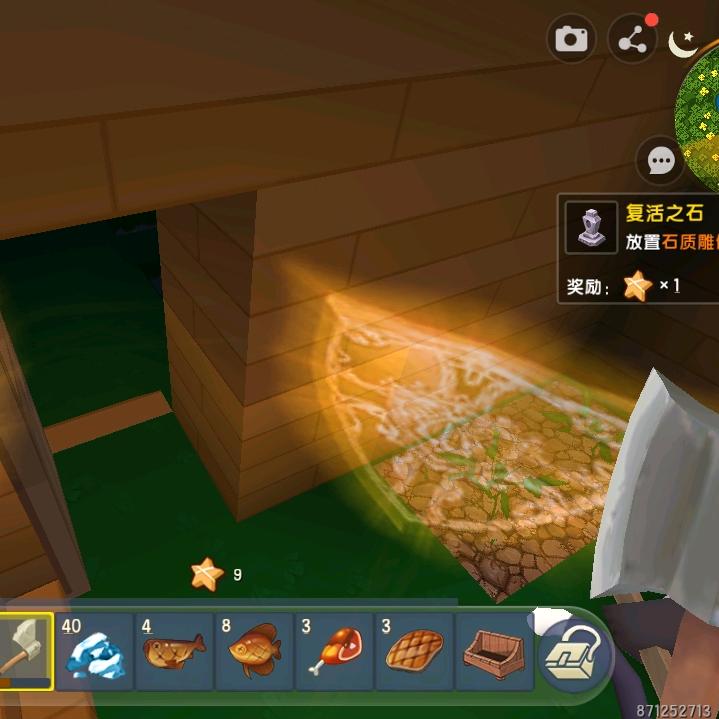719x719 pixels.
Task: Tap the night moon icon
Action: (683, 42)
